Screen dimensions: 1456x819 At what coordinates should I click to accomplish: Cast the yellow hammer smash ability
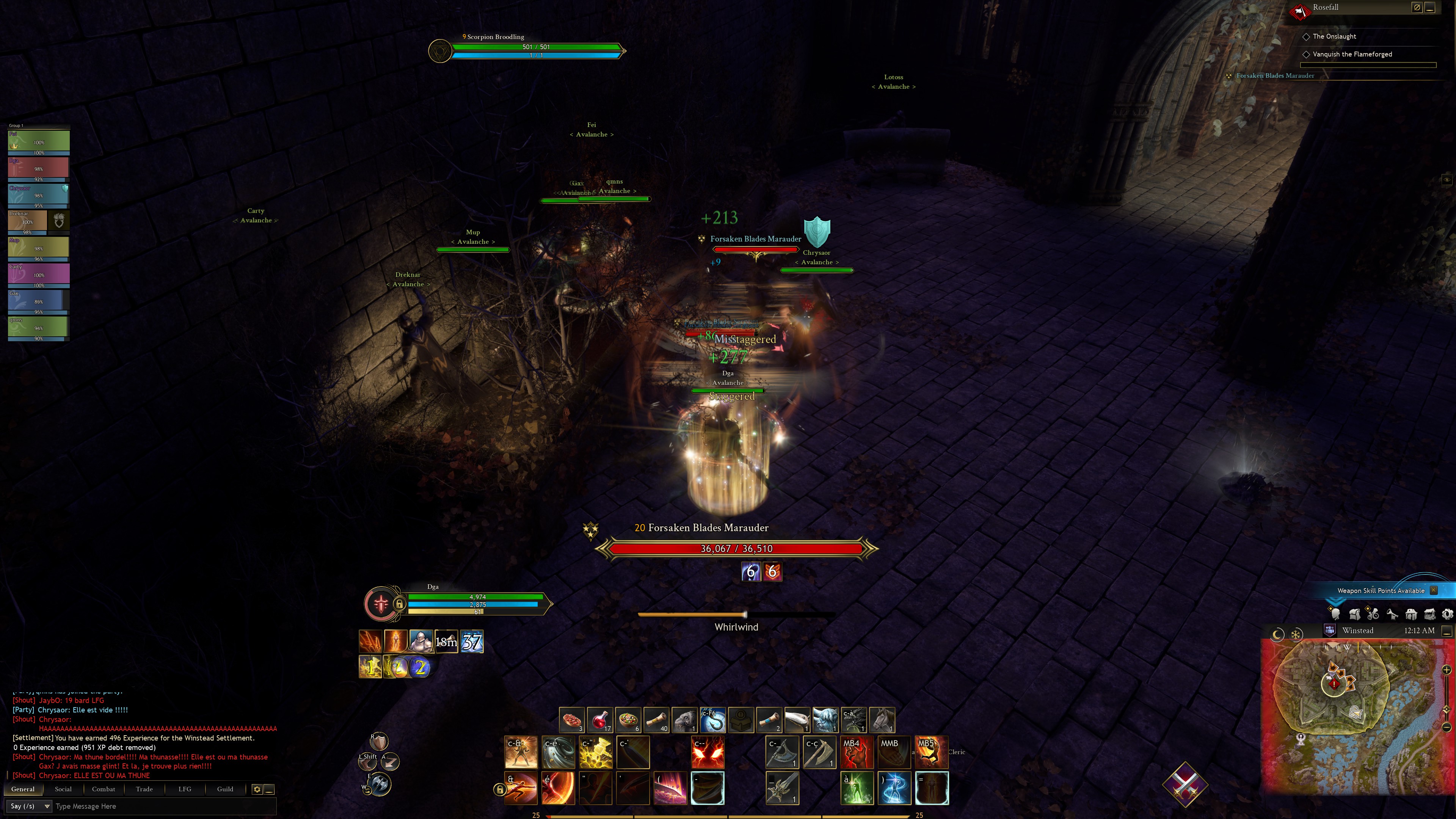coord(596,752)
